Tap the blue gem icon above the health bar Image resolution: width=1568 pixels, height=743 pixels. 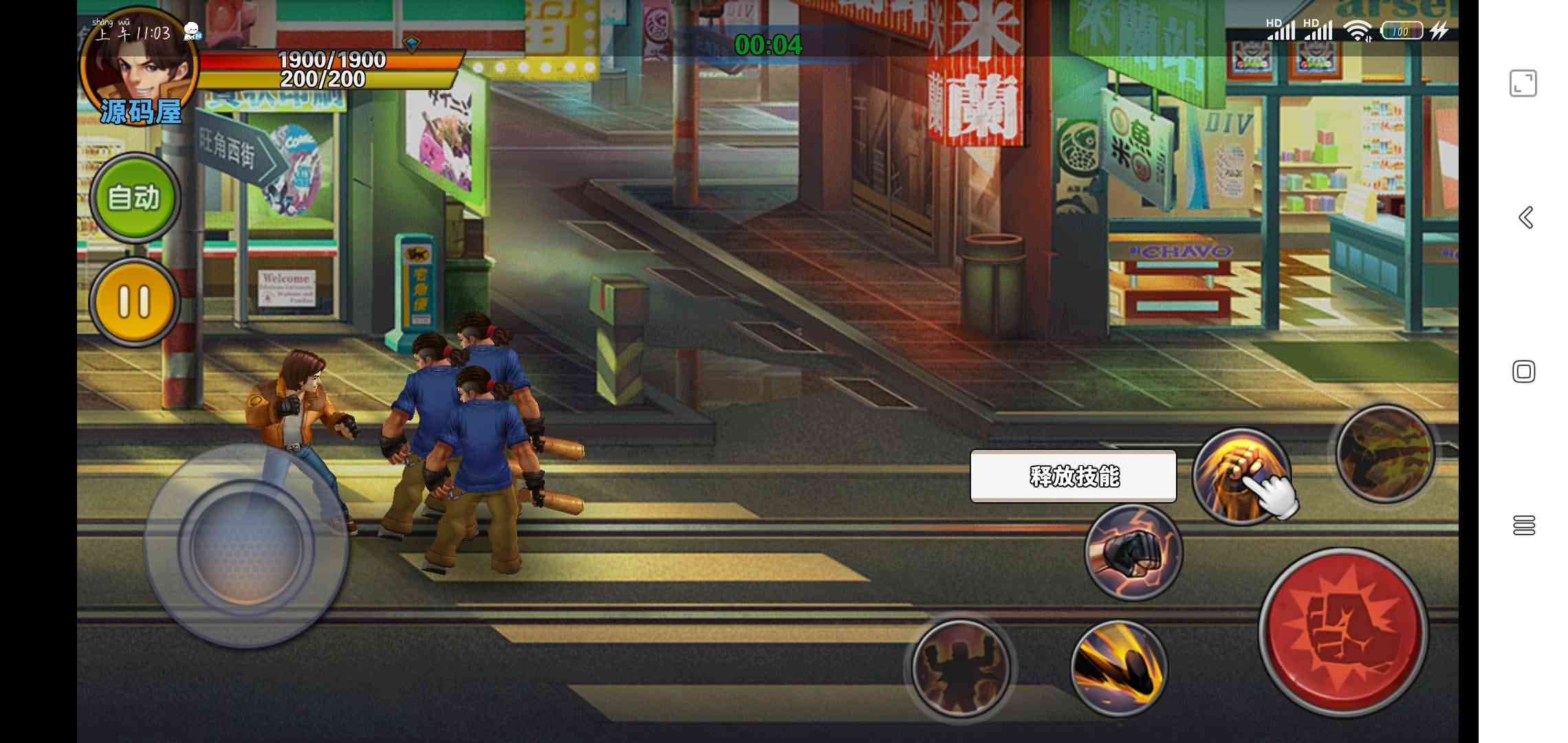tap(413, 43)
